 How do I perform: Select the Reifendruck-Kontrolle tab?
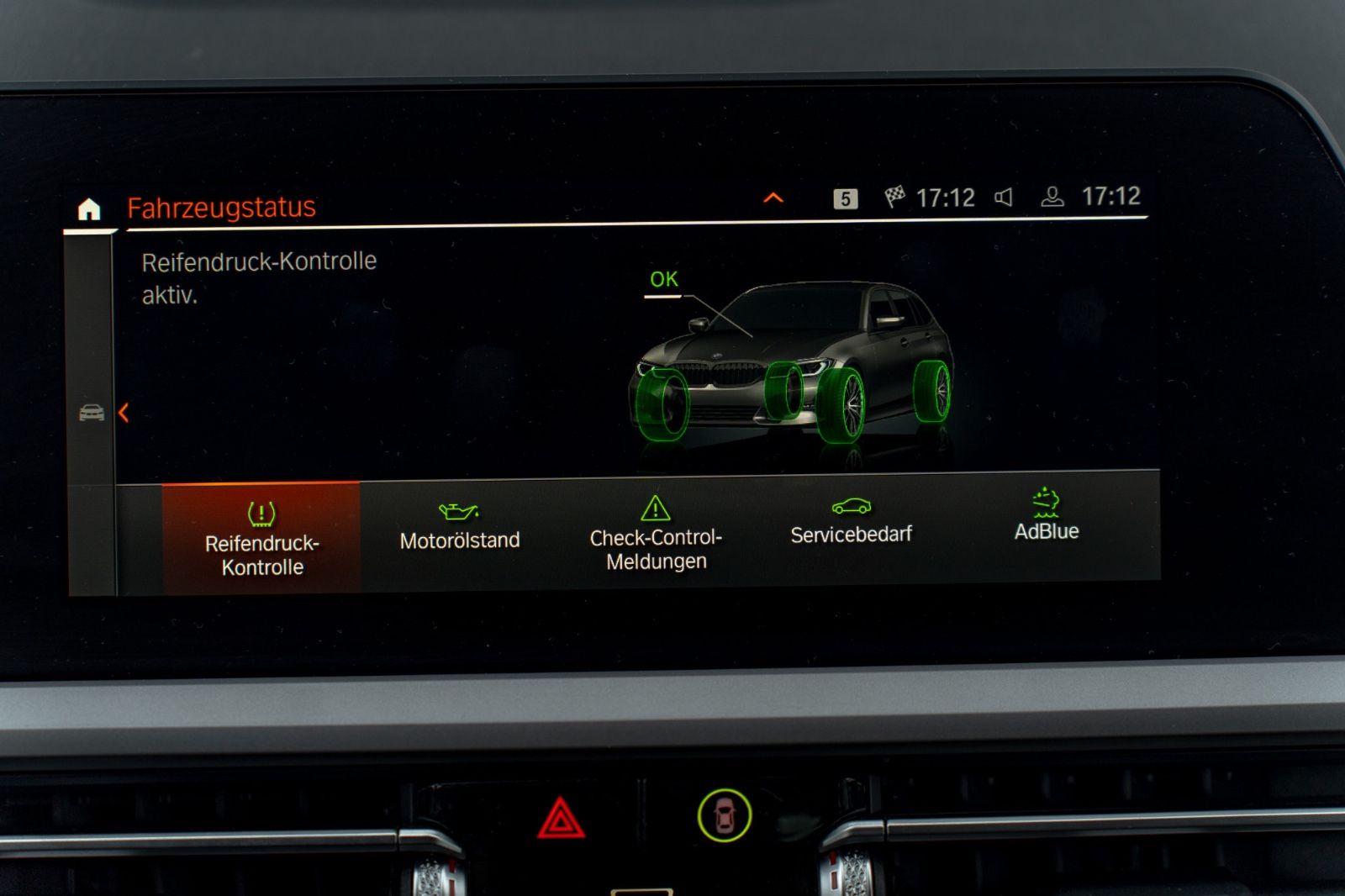tap(261, 538)
